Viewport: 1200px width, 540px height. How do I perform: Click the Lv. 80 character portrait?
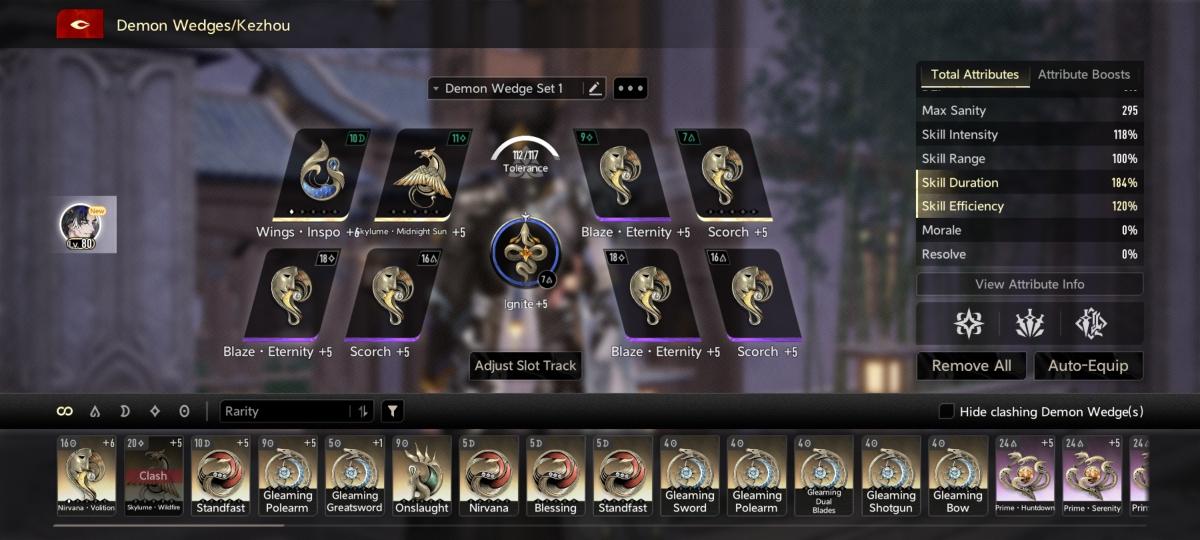[x=80, y=224]
